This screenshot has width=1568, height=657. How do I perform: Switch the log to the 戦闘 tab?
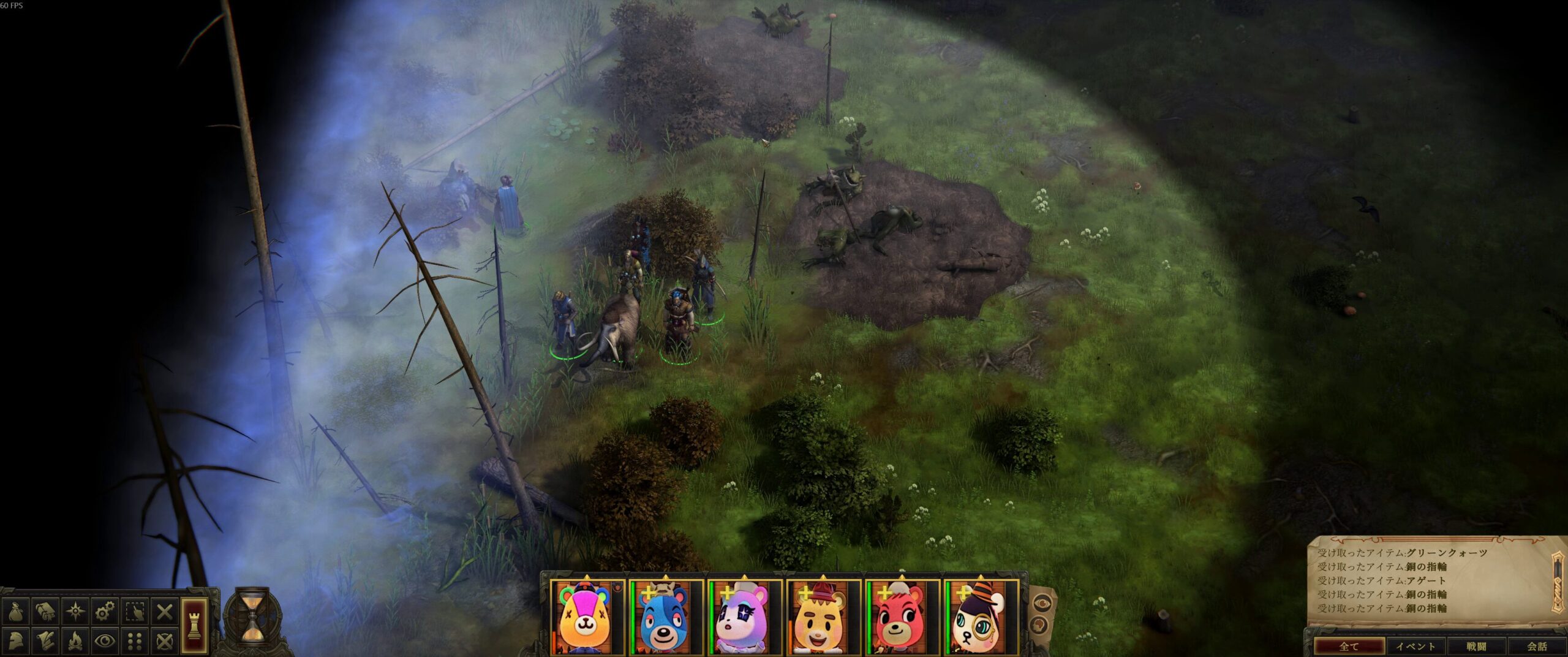[x=1476, y=646]
